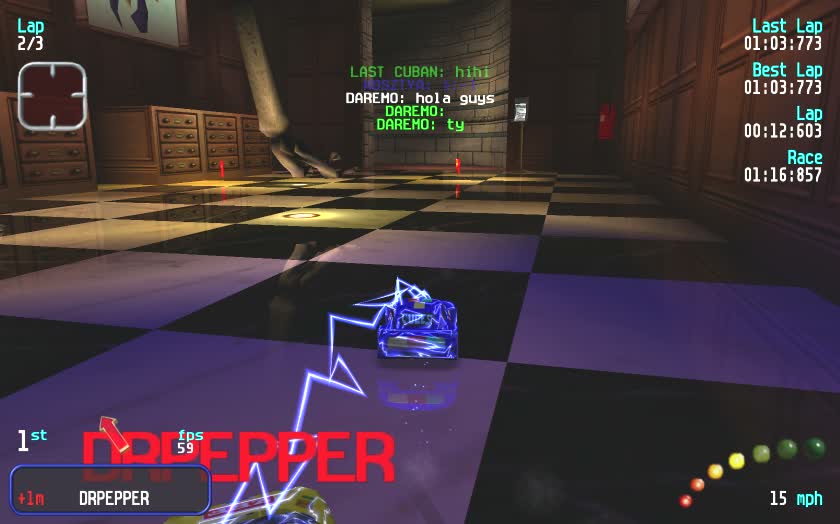Select the empty weapon pickup slot

(52, 96)
